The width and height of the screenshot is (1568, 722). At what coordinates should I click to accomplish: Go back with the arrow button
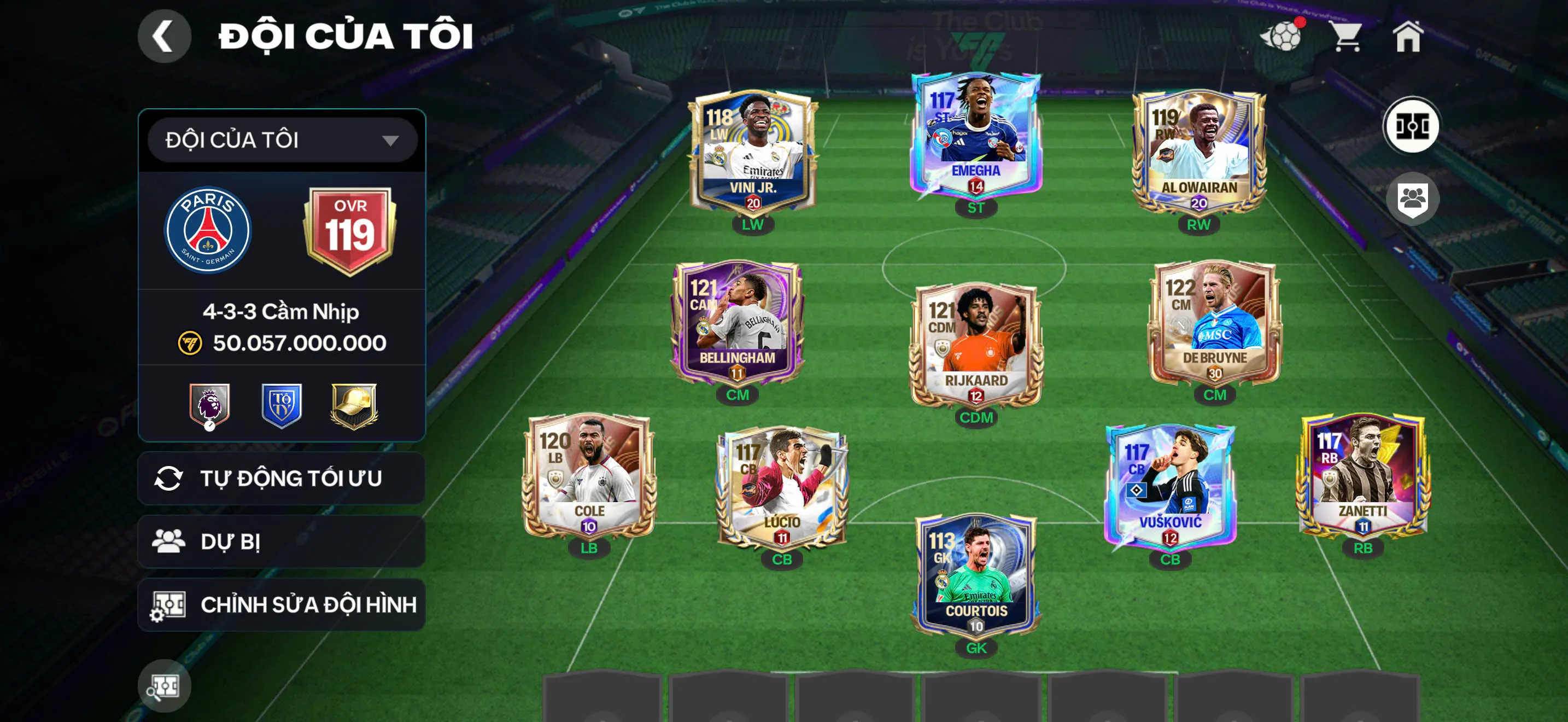[163, 37]
